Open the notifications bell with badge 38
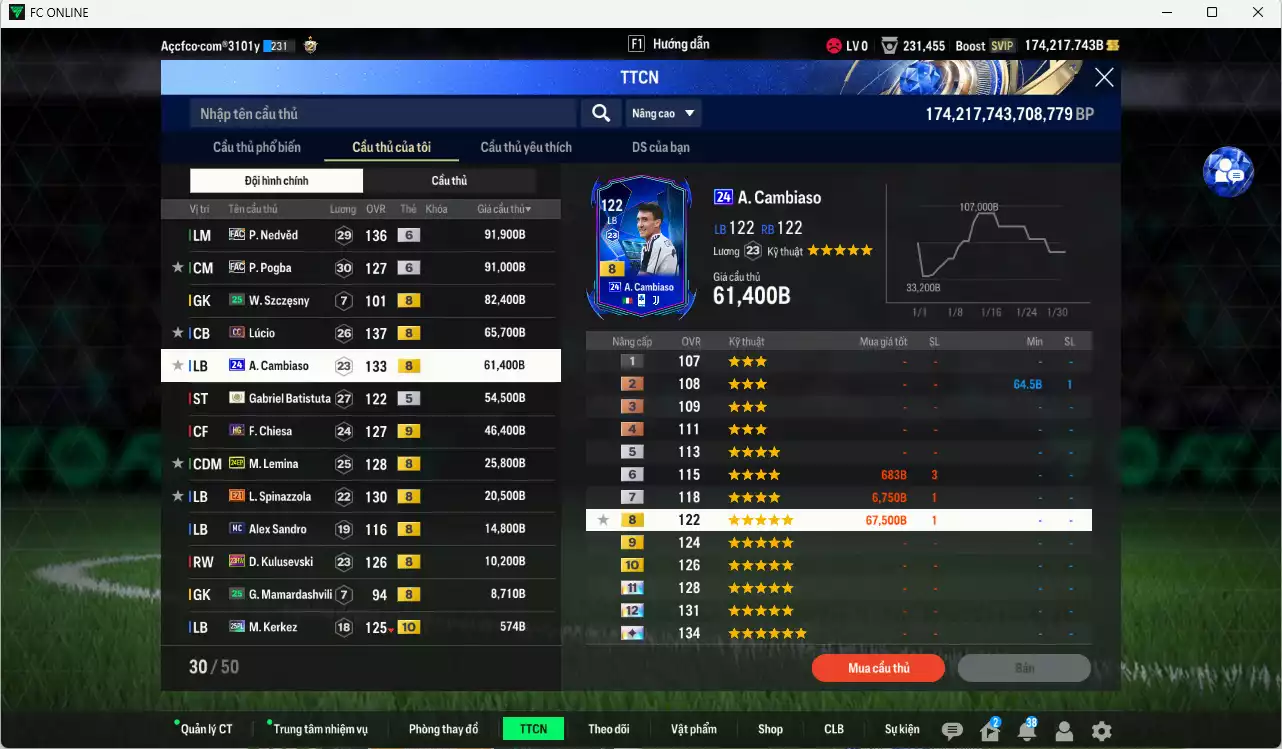Viewport: 1282px width, 749px height. (1026, 731)
